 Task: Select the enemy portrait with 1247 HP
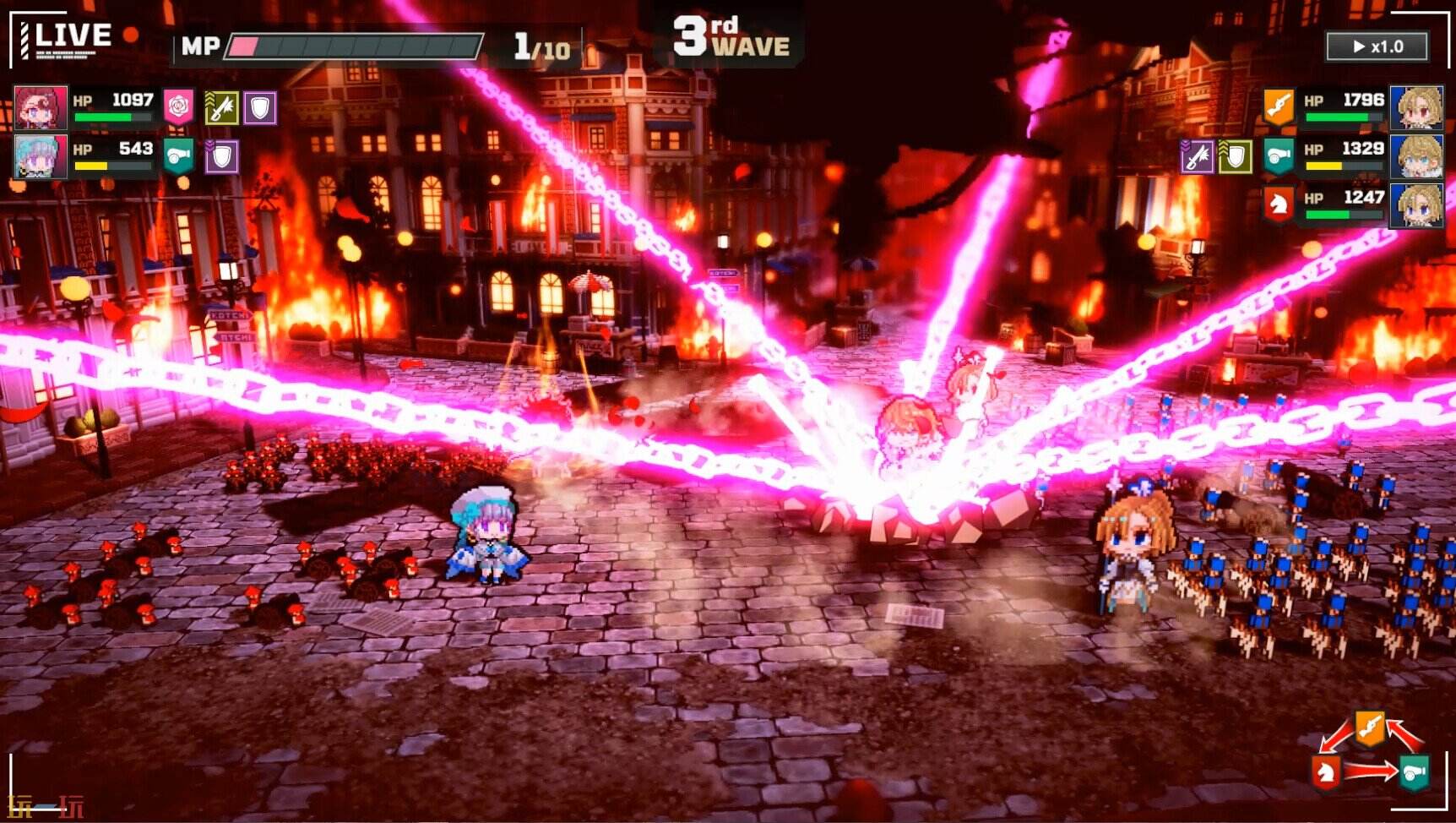1415,204
